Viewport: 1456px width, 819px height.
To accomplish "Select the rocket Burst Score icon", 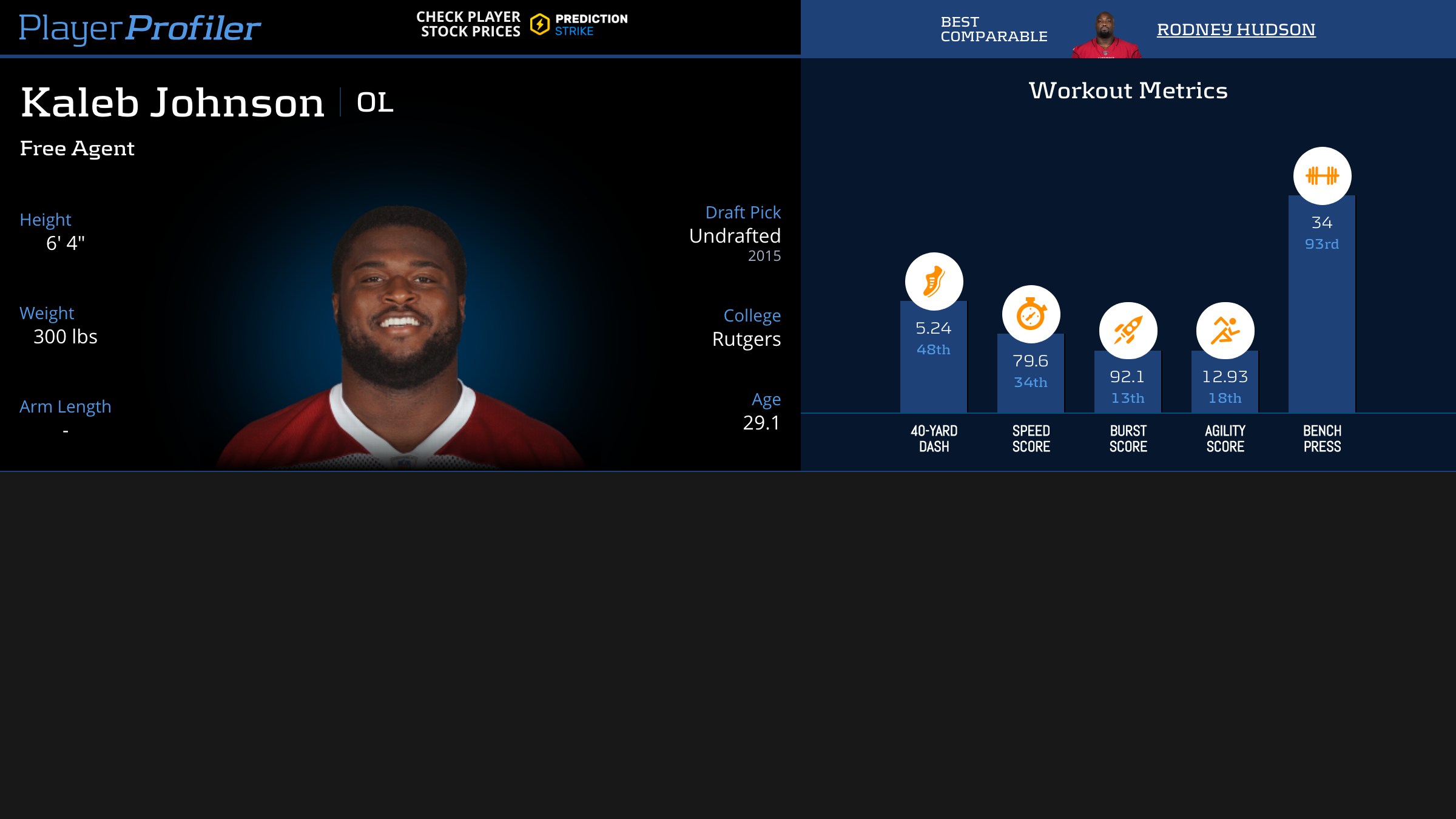I will (1127, 329).
